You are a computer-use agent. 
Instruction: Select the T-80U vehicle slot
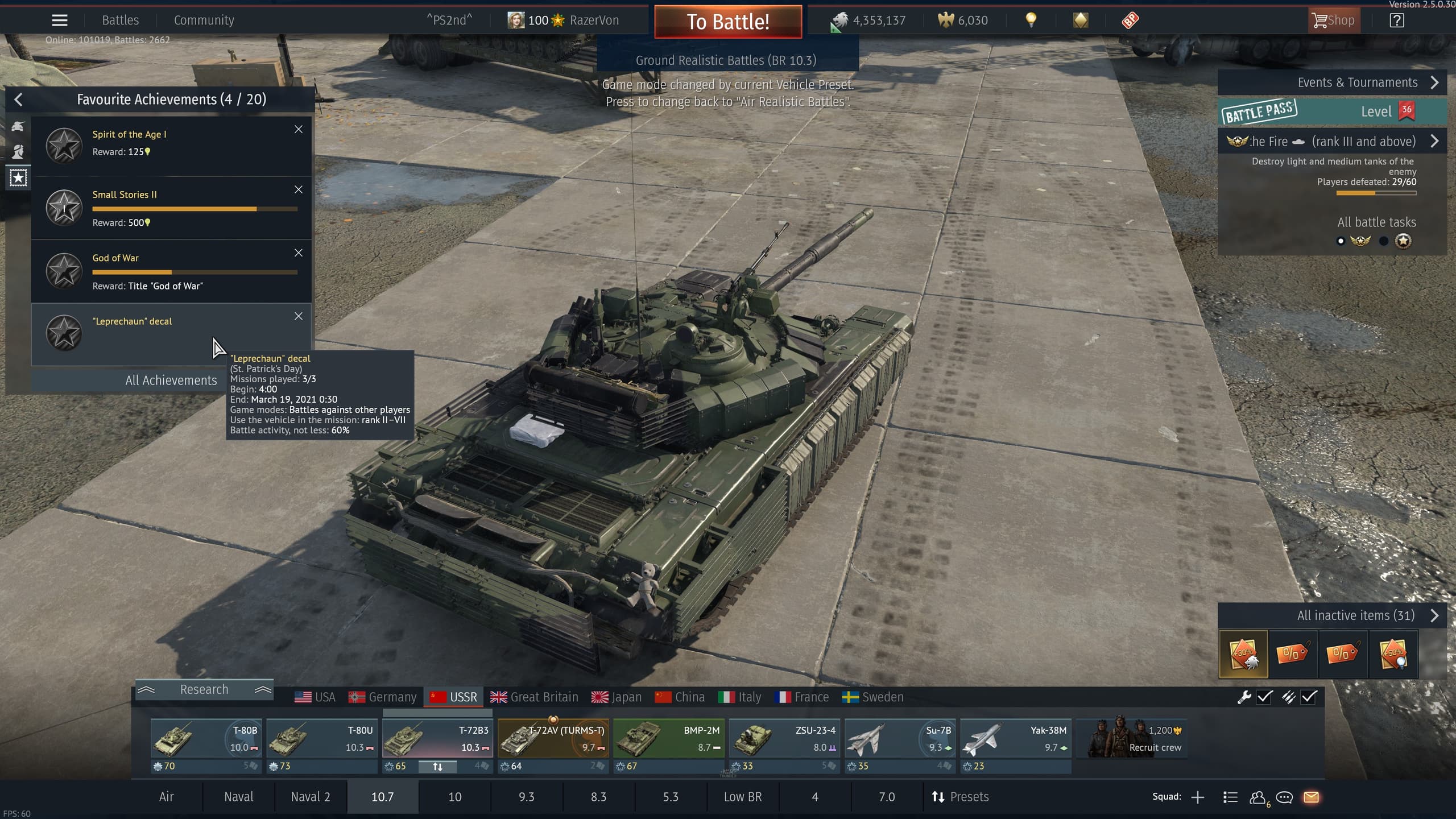tap(321, 738)
